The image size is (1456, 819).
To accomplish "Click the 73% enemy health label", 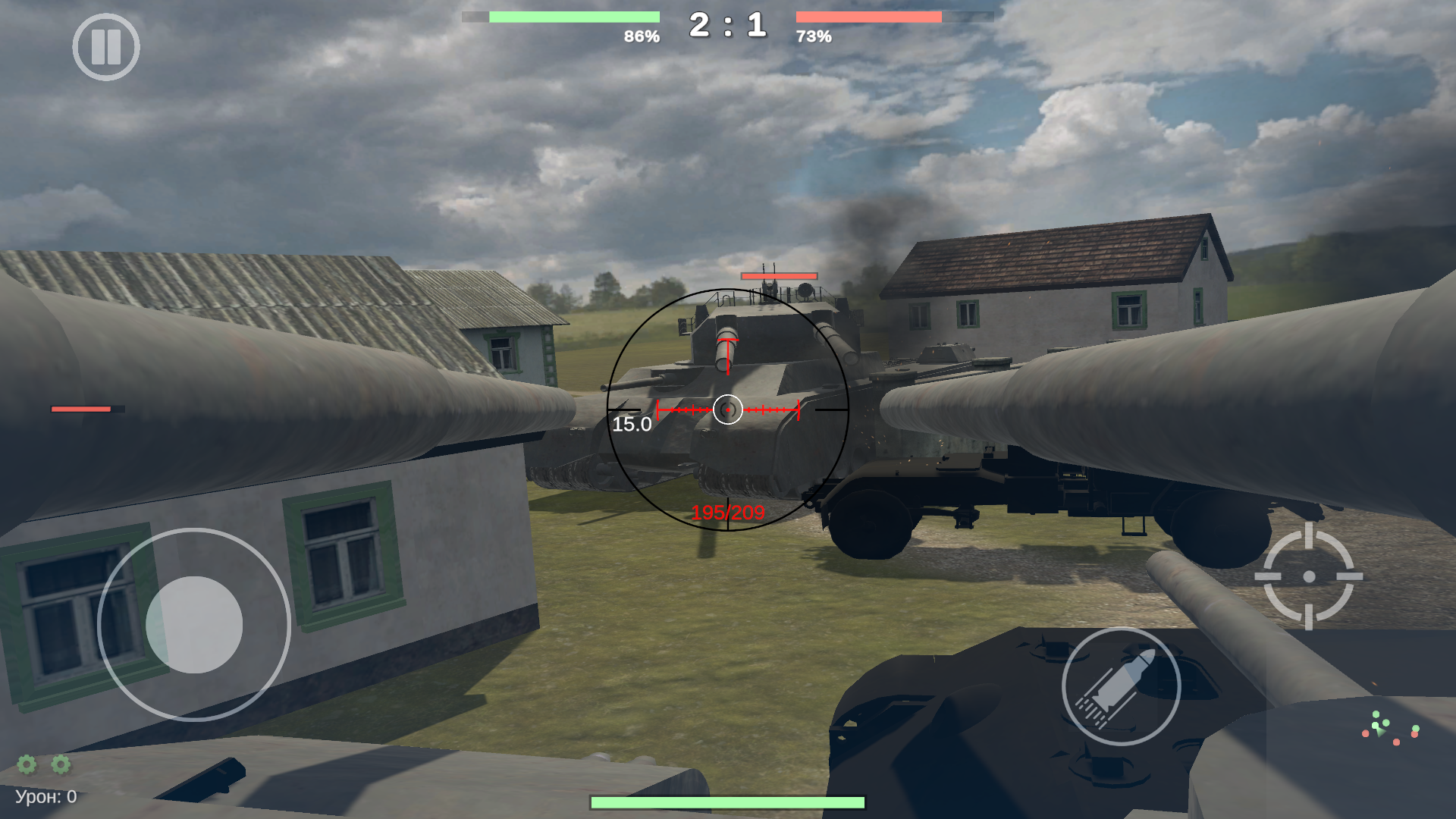I will (813, 34).
